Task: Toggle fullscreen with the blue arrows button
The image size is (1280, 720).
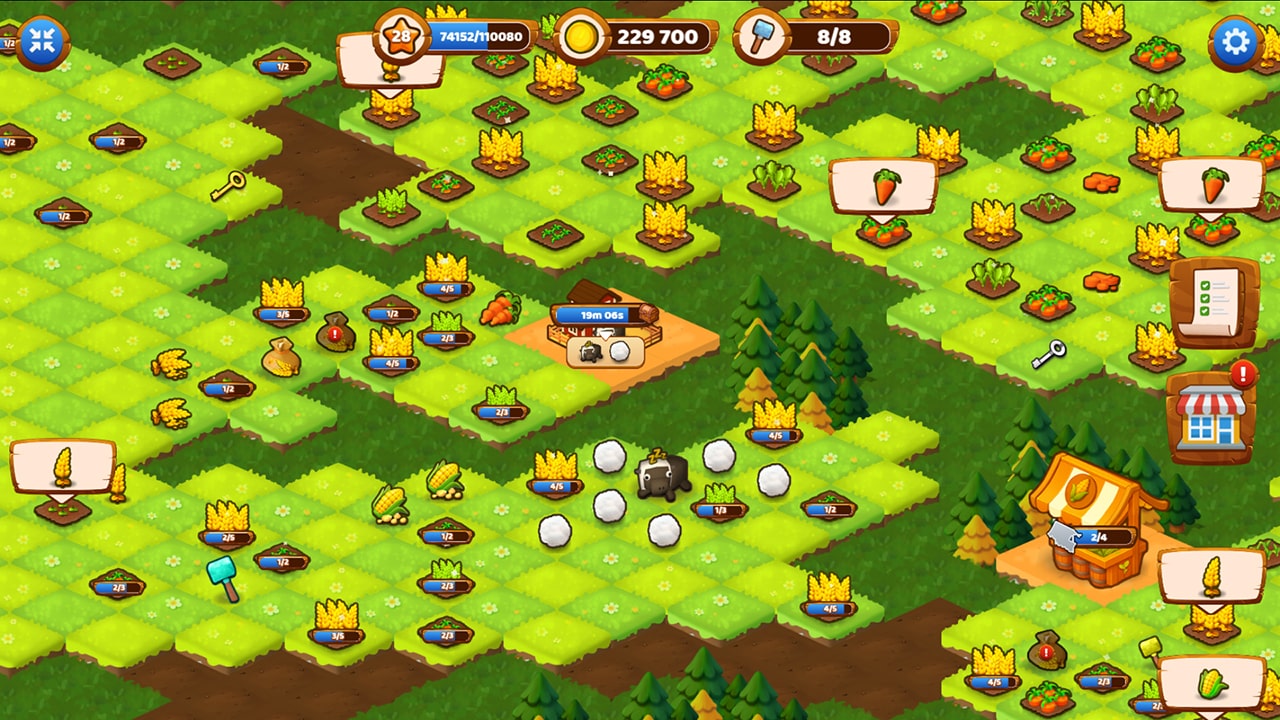Action: point(41,41)
